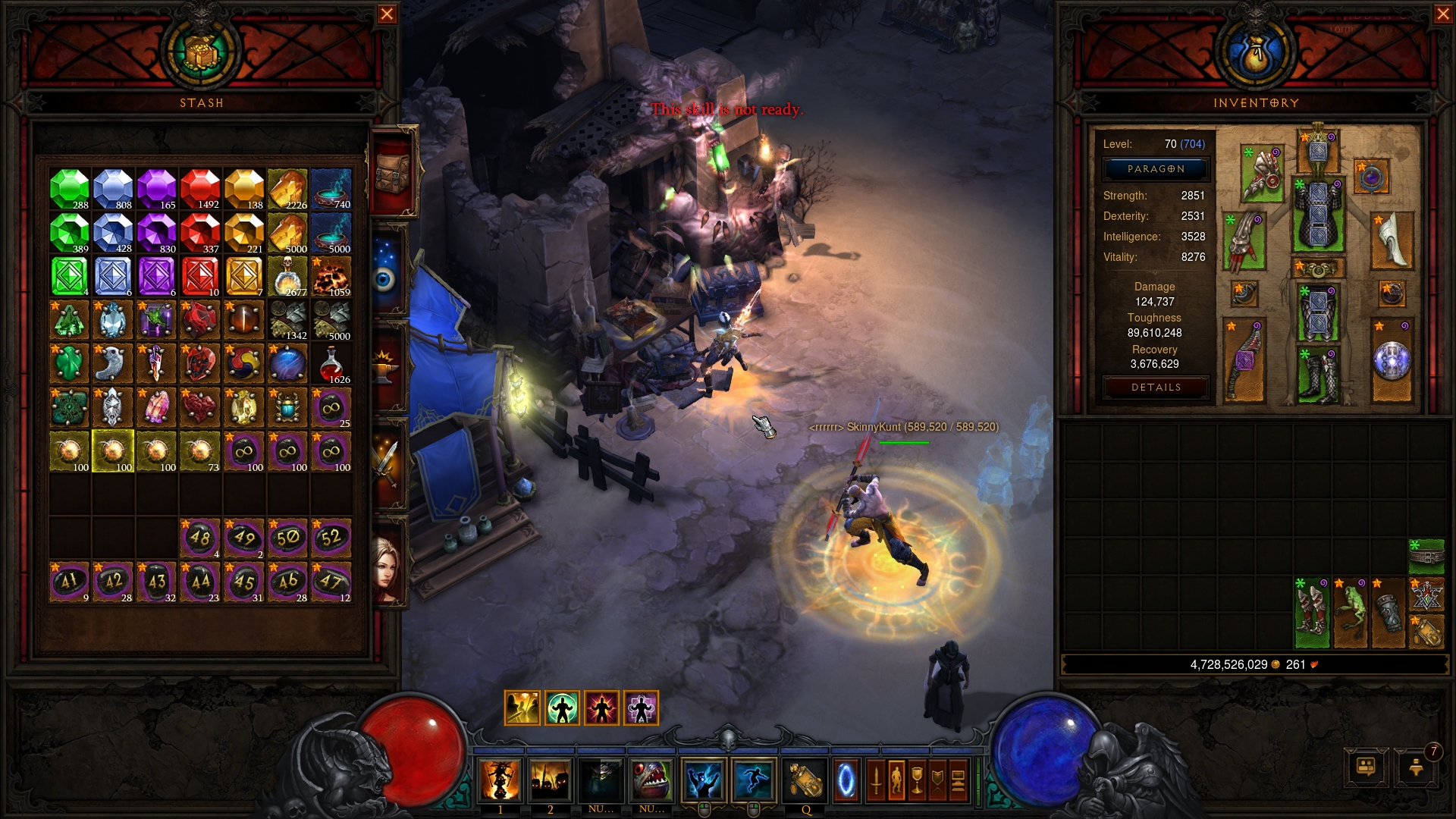Select the Death's Breath stack of 2677
This screenshot has width=1456, height=819.
[287, 276]
